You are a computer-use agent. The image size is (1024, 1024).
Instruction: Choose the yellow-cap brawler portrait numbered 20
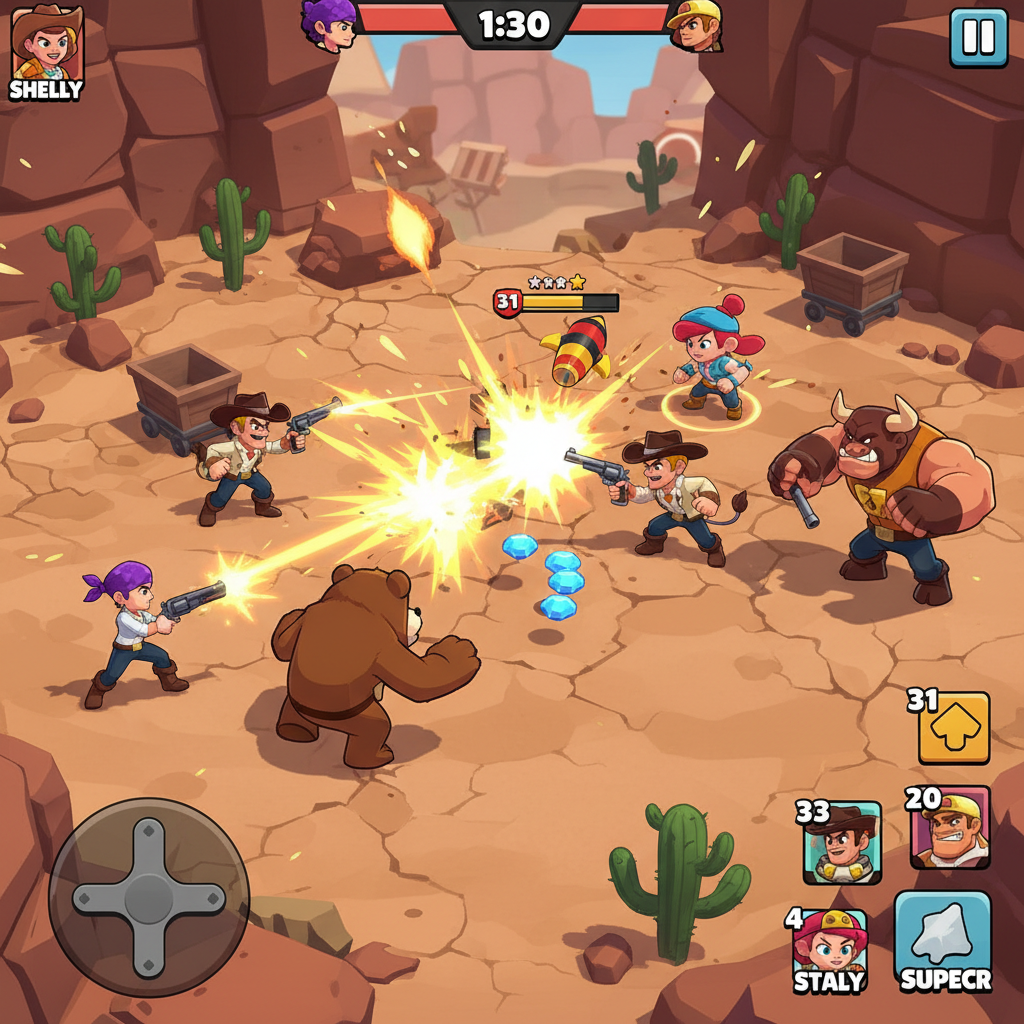(950, 828)
